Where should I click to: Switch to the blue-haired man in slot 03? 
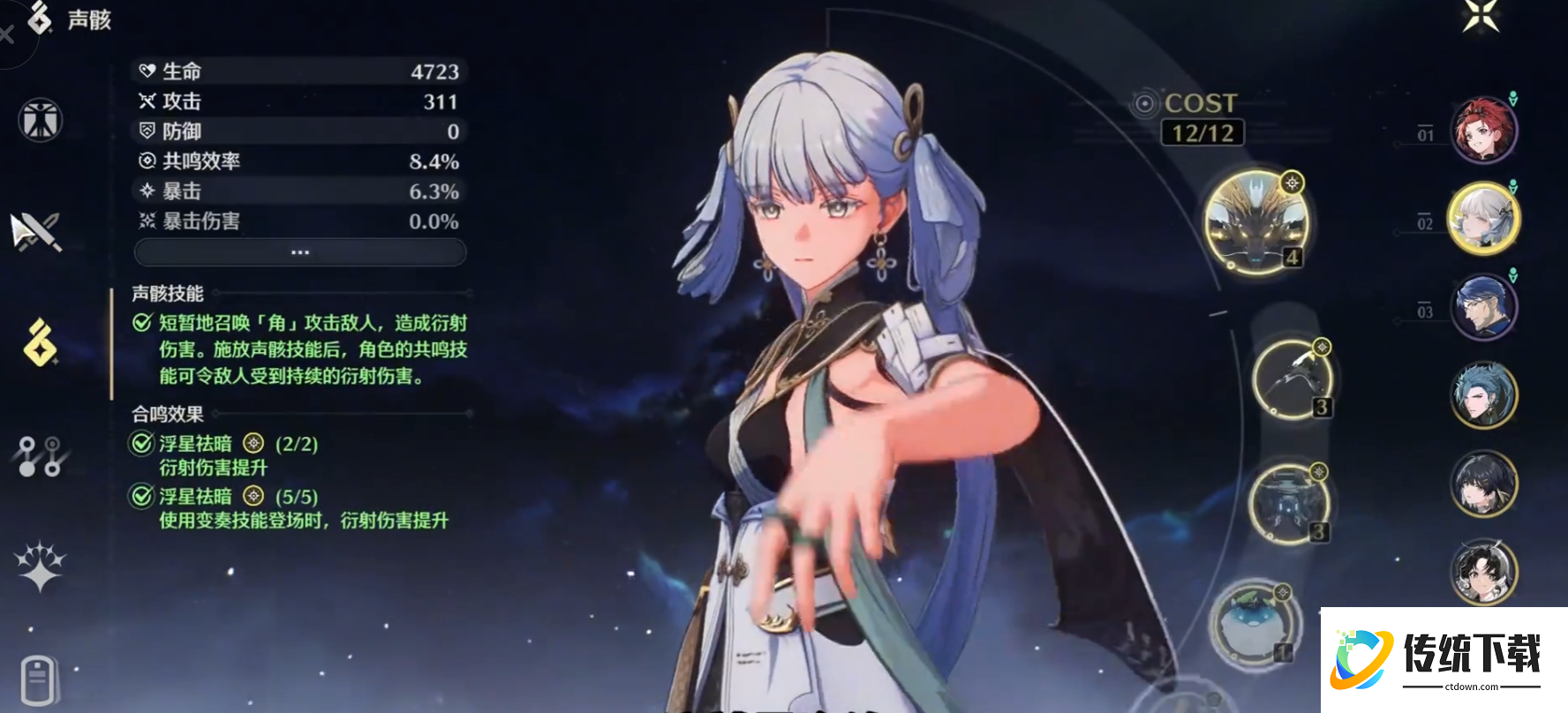pos(1484,306)
